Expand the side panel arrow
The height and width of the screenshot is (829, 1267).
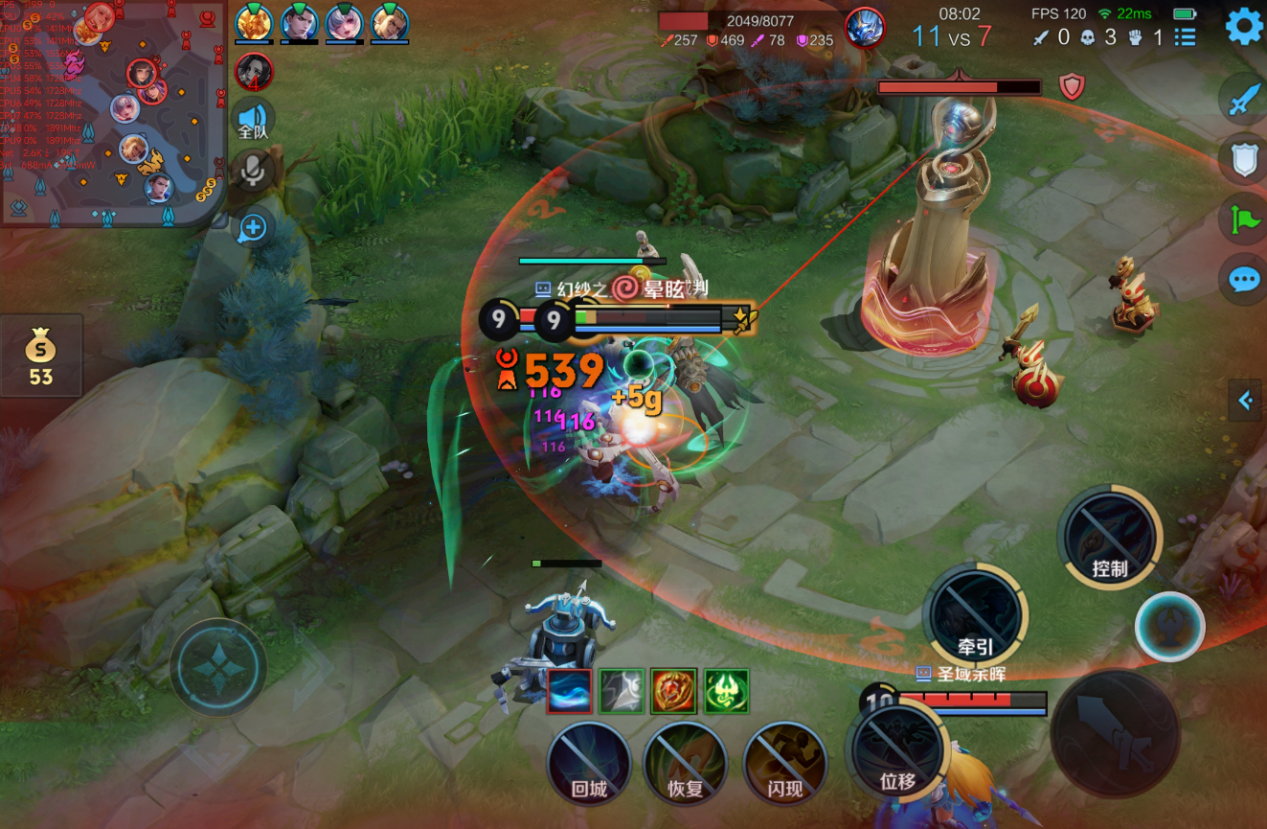tap(1246, 401)
